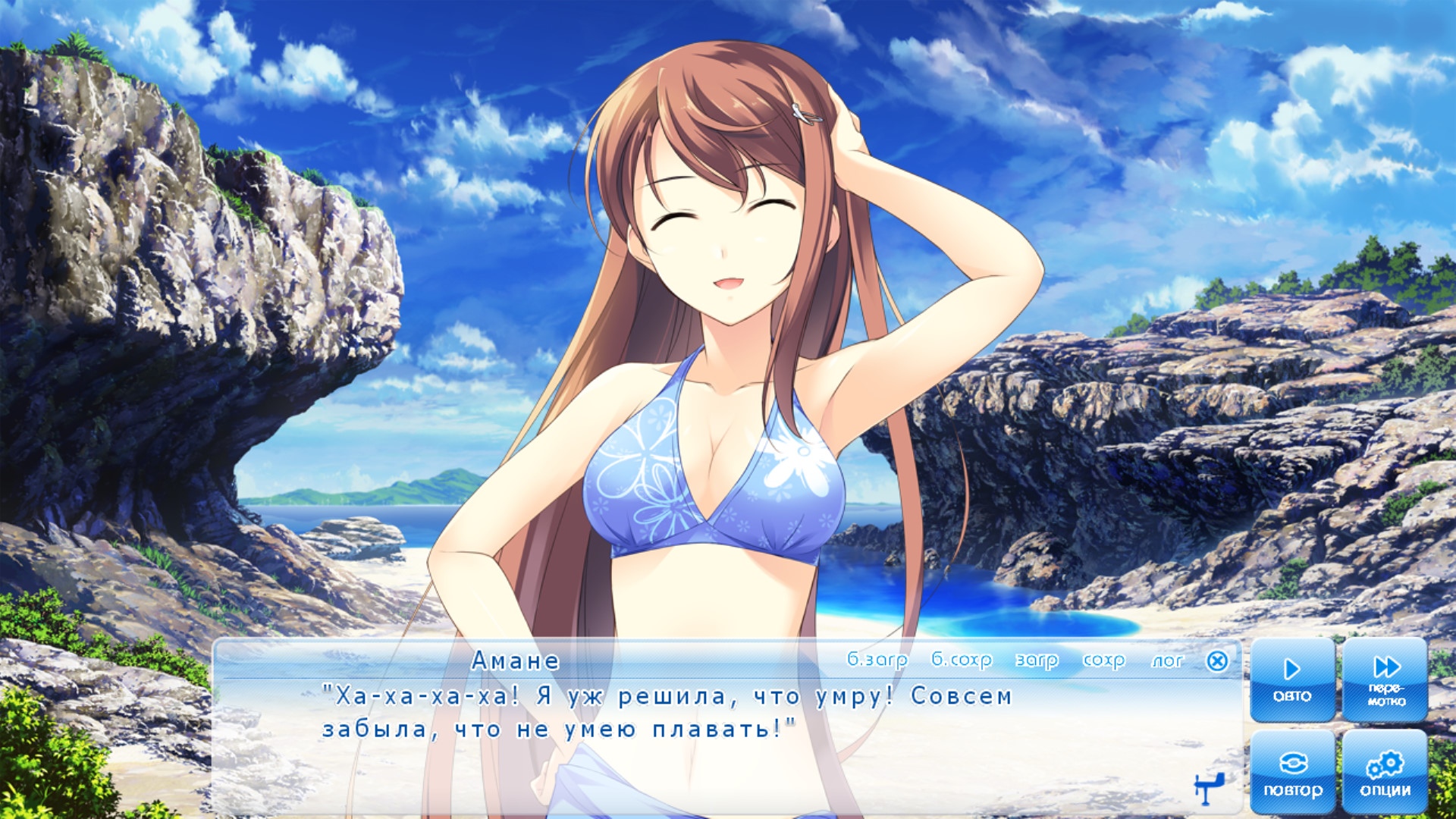Replay voice with повтор button
This screenshot has width=1456, height=819.
(x=1292, y=772)
